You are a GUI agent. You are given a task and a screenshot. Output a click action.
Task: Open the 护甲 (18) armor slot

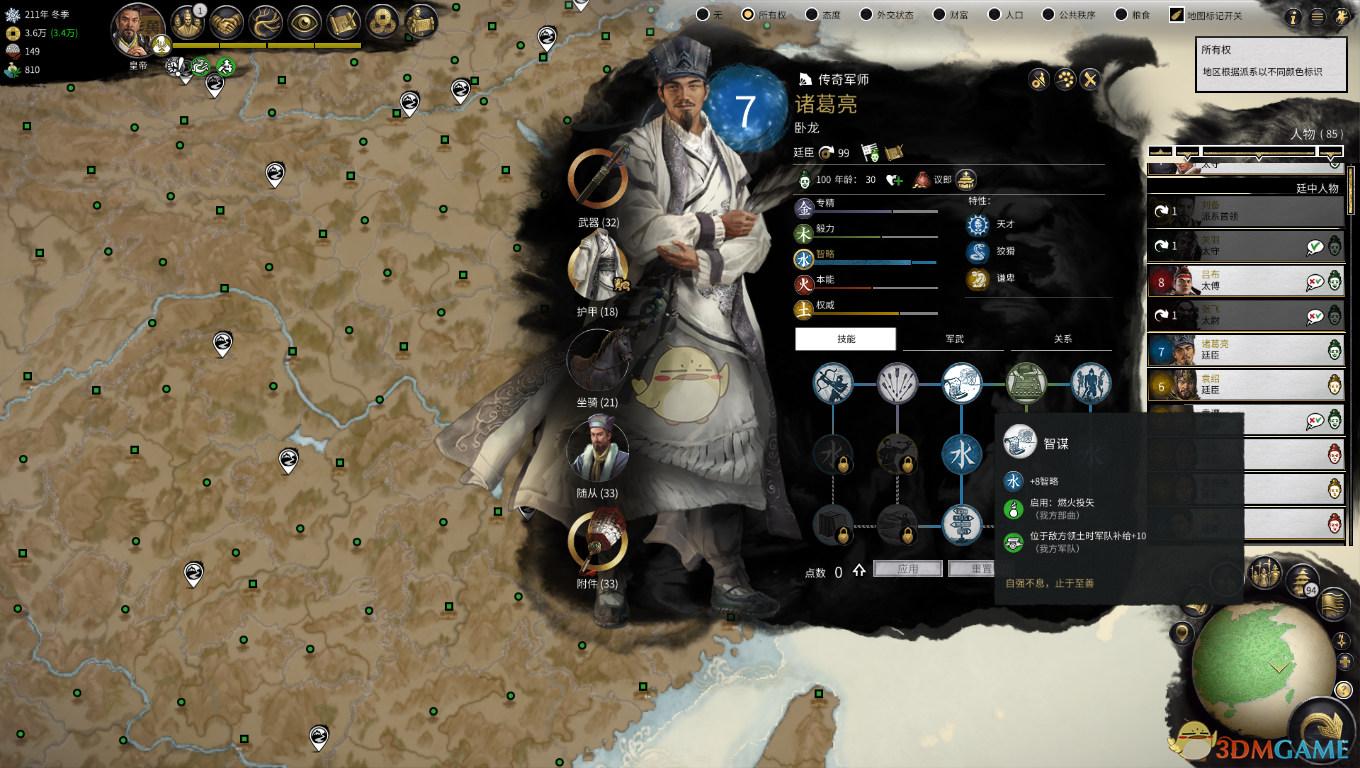[x=598, y=268]
